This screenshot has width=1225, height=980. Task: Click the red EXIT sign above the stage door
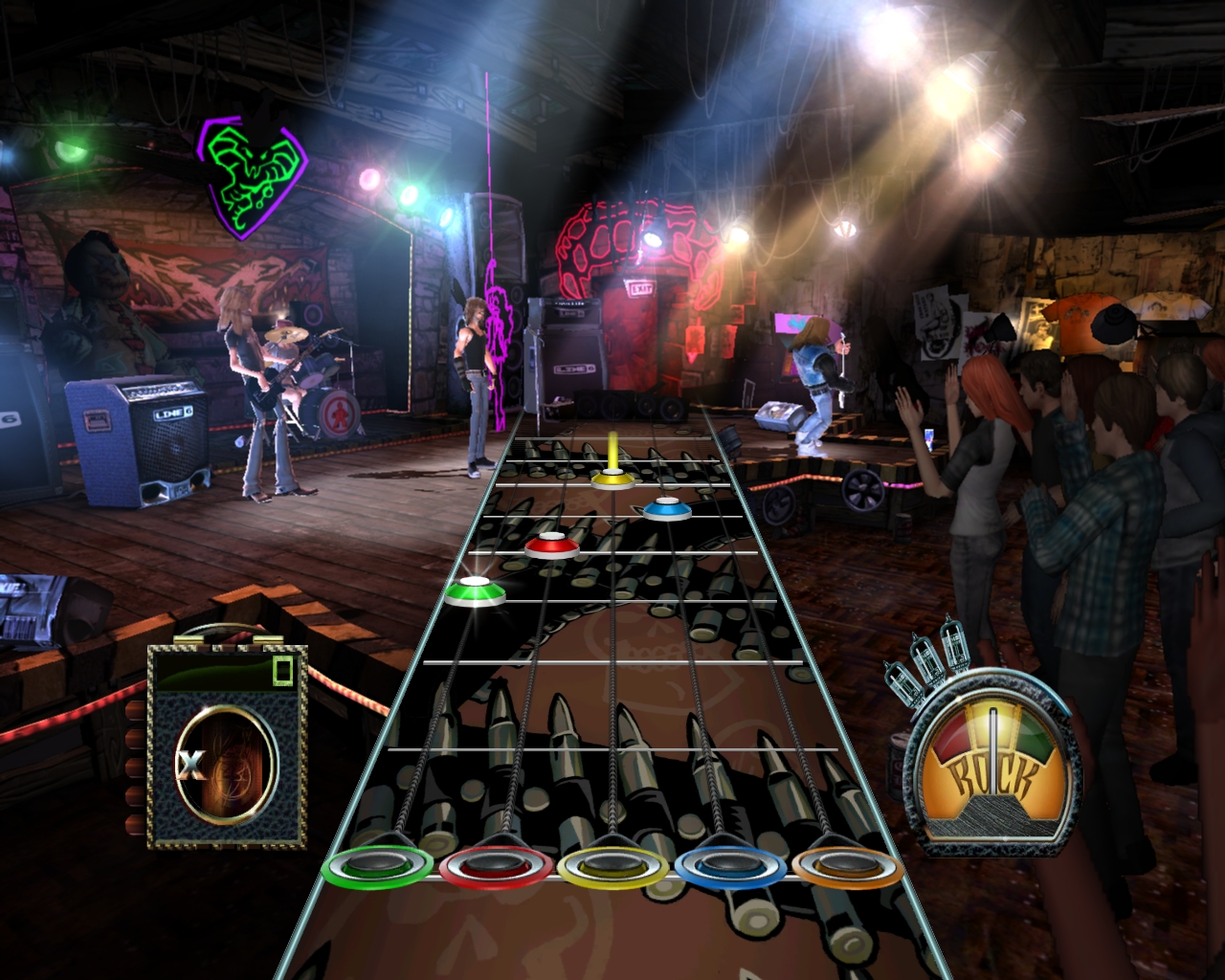click(643, 287)
